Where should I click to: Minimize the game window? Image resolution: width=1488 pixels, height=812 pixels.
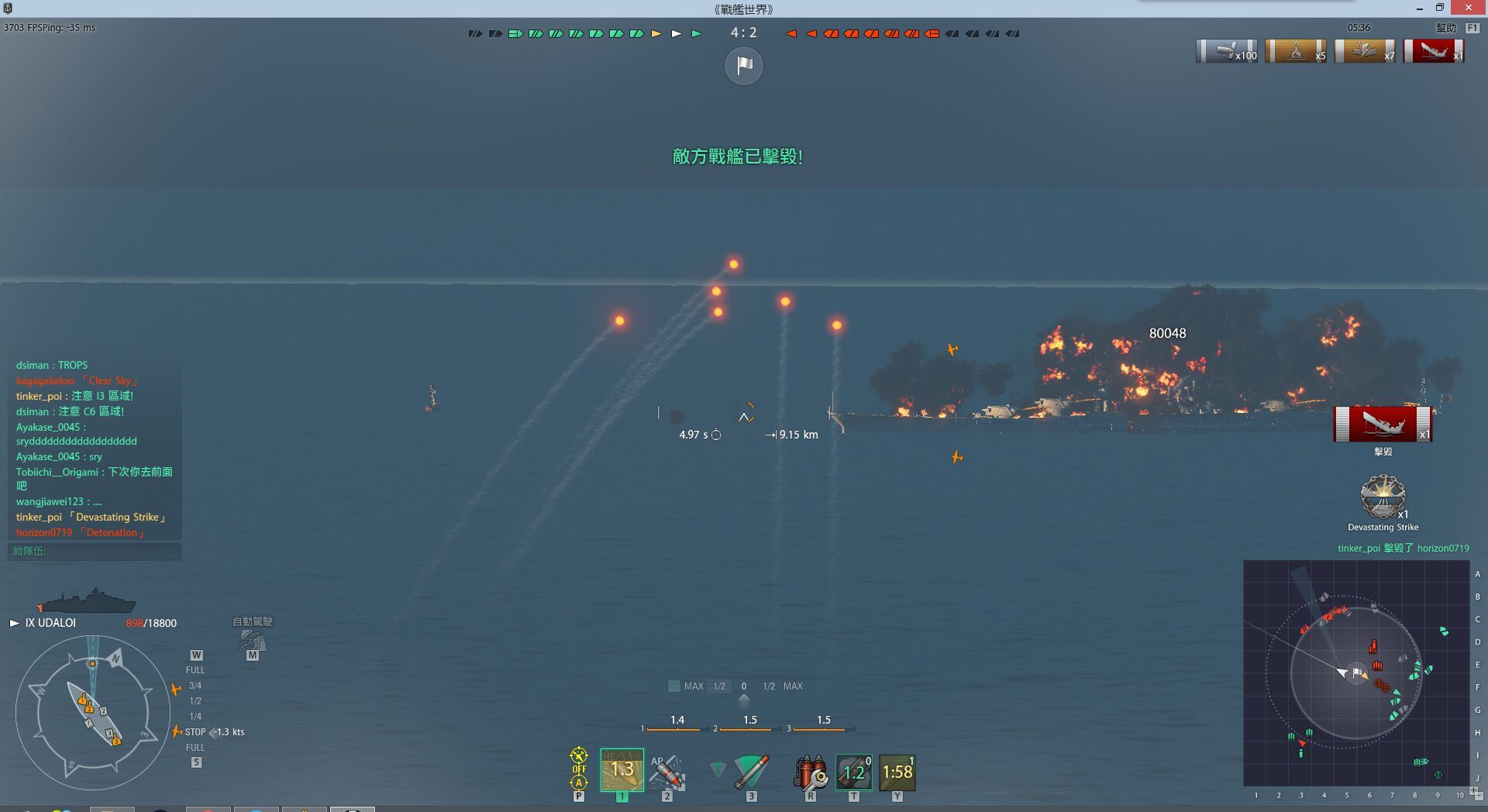(x=1419, y=8)
